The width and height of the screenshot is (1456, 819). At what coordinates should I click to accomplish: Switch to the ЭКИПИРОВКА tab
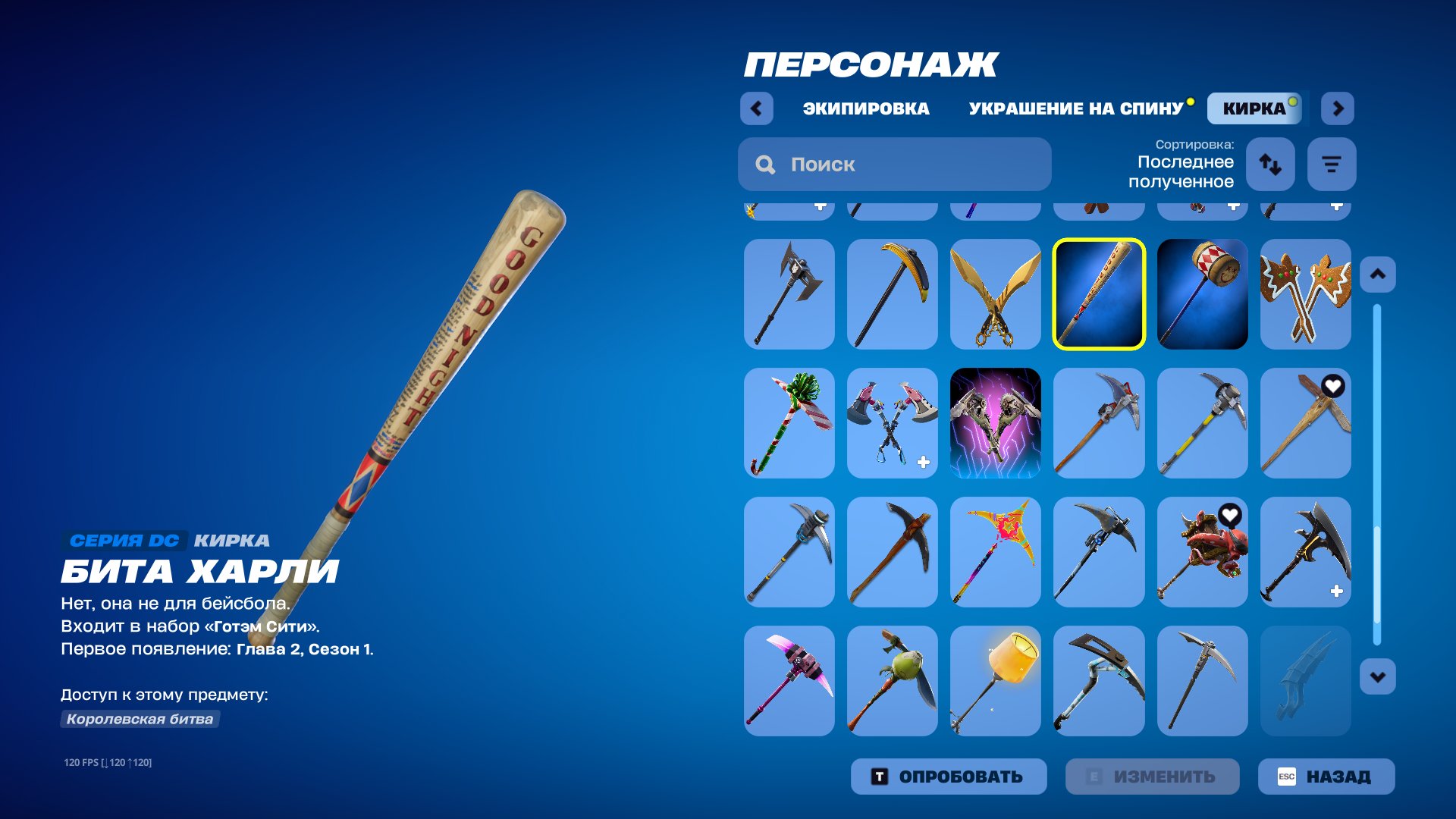click(x=864, y=108)
